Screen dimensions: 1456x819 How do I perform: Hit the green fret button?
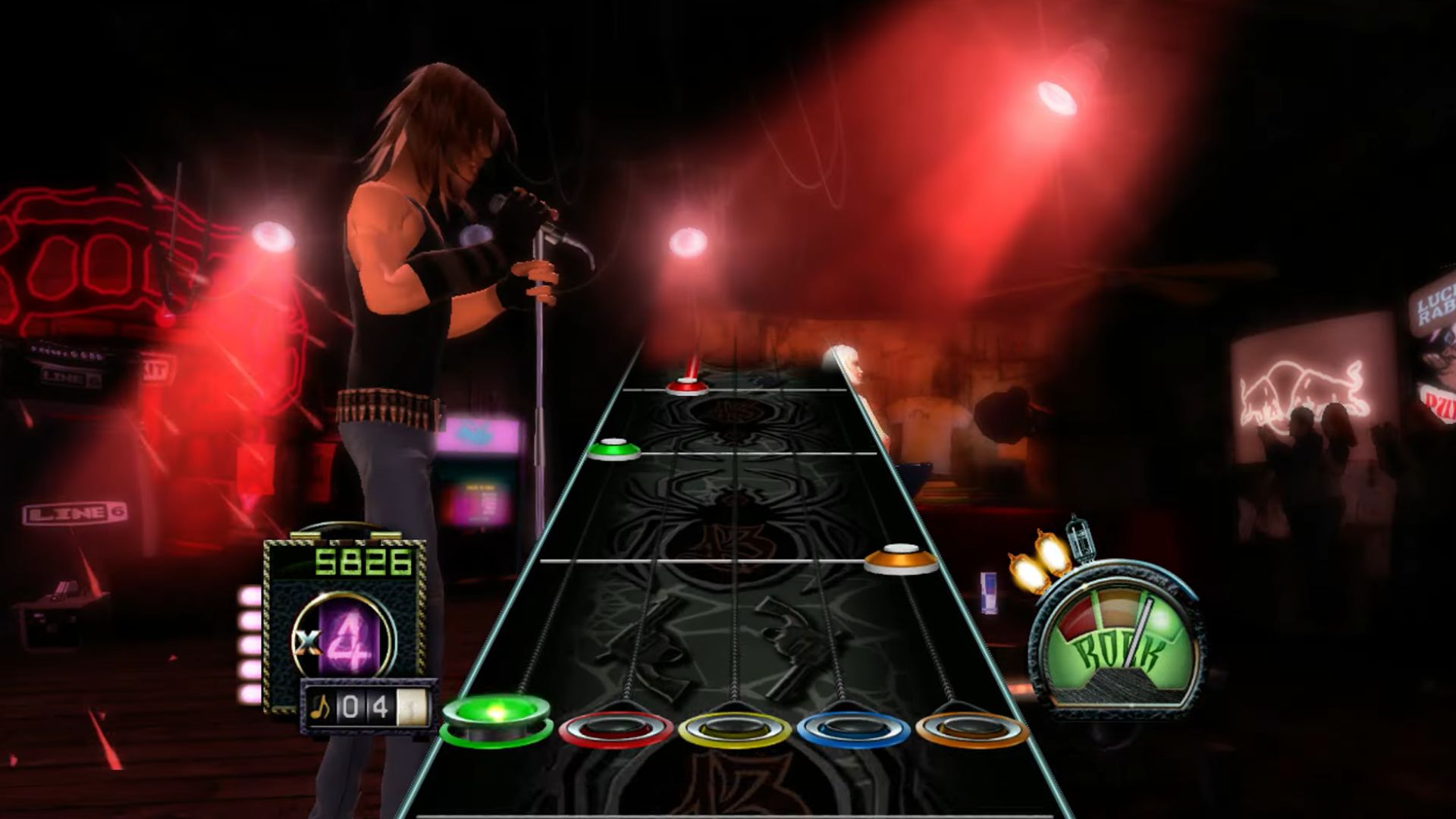[496, 717]
